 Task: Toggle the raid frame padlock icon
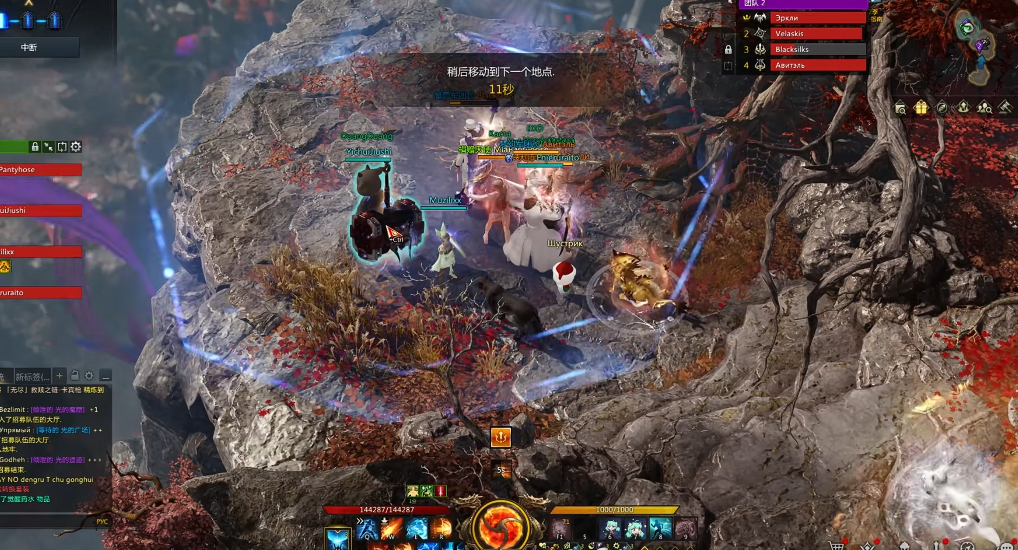[728, 49]
